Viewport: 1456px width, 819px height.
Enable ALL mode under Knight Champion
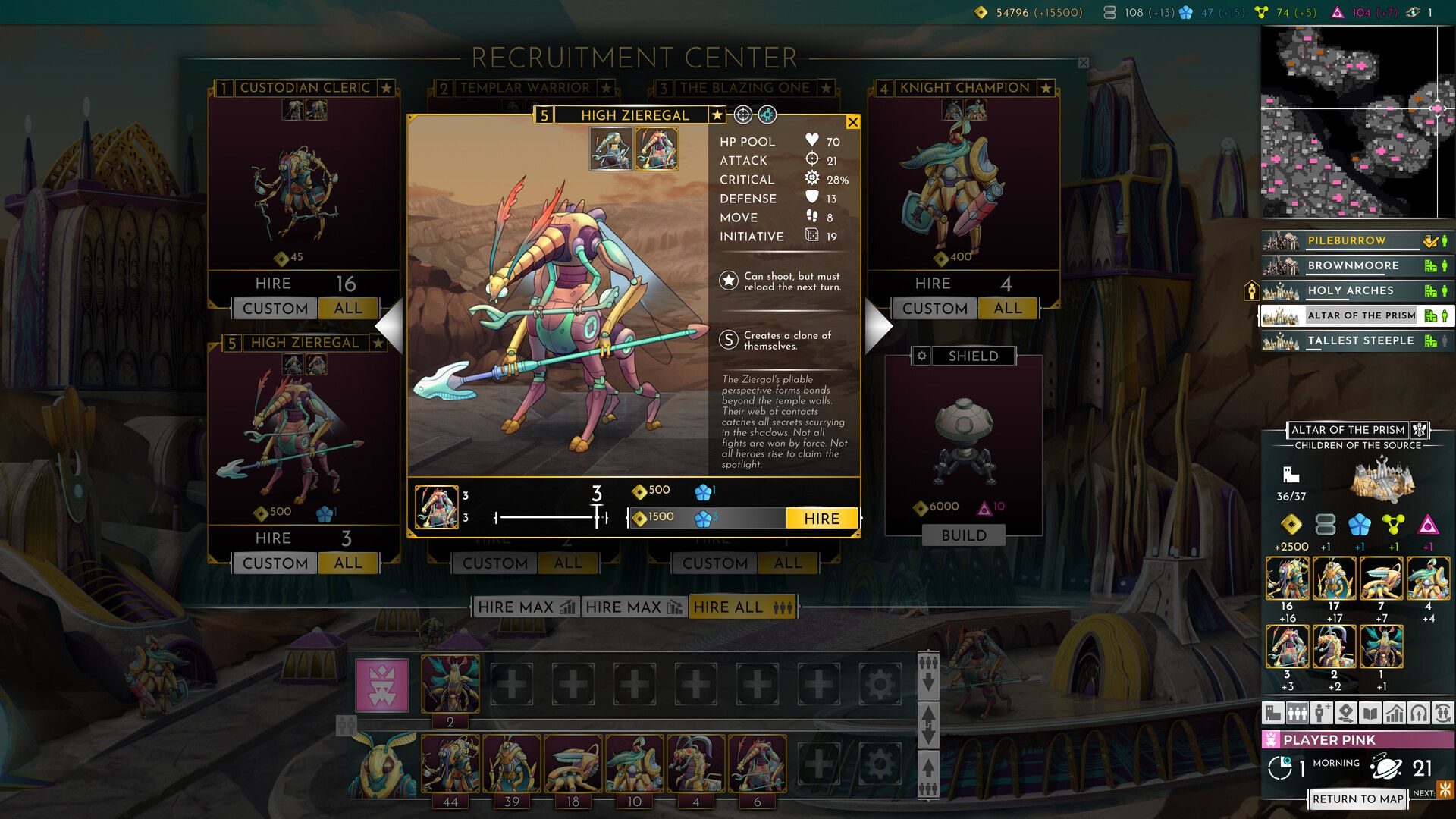coord(1007,308)
